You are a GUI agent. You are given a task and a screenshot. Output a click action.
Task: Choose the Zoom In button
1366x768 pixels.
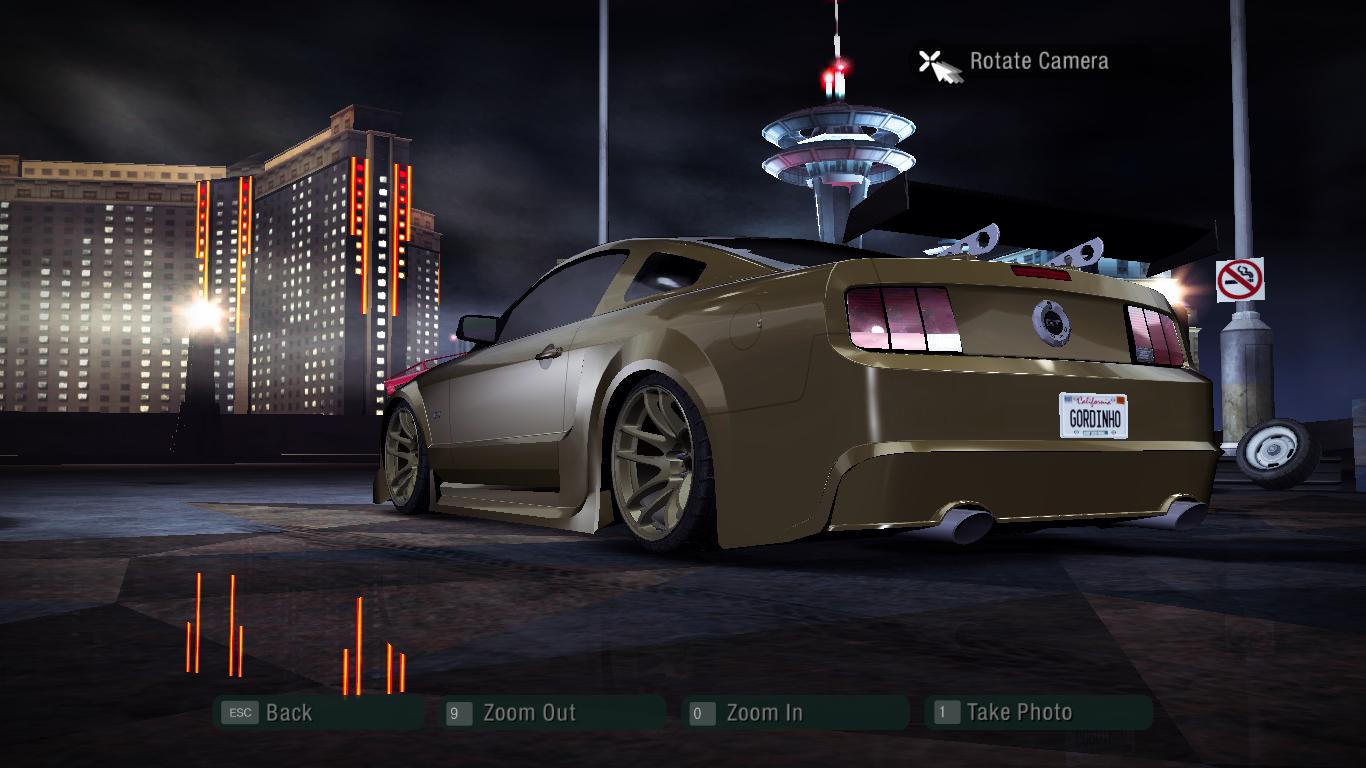click(x=764, y=713)
